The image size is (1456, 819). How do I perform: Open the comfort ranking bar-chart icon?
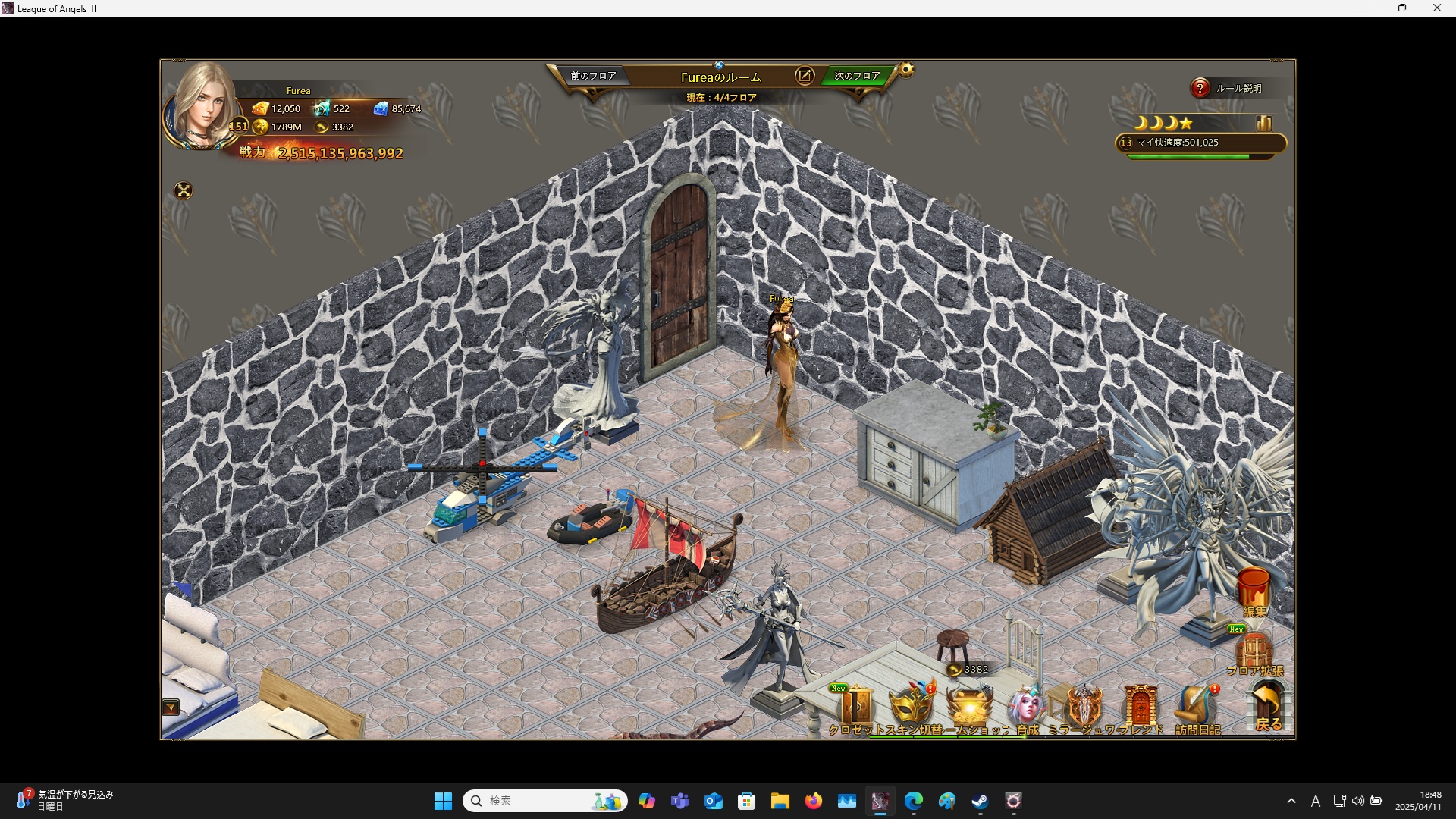[x=1263, y=123]
